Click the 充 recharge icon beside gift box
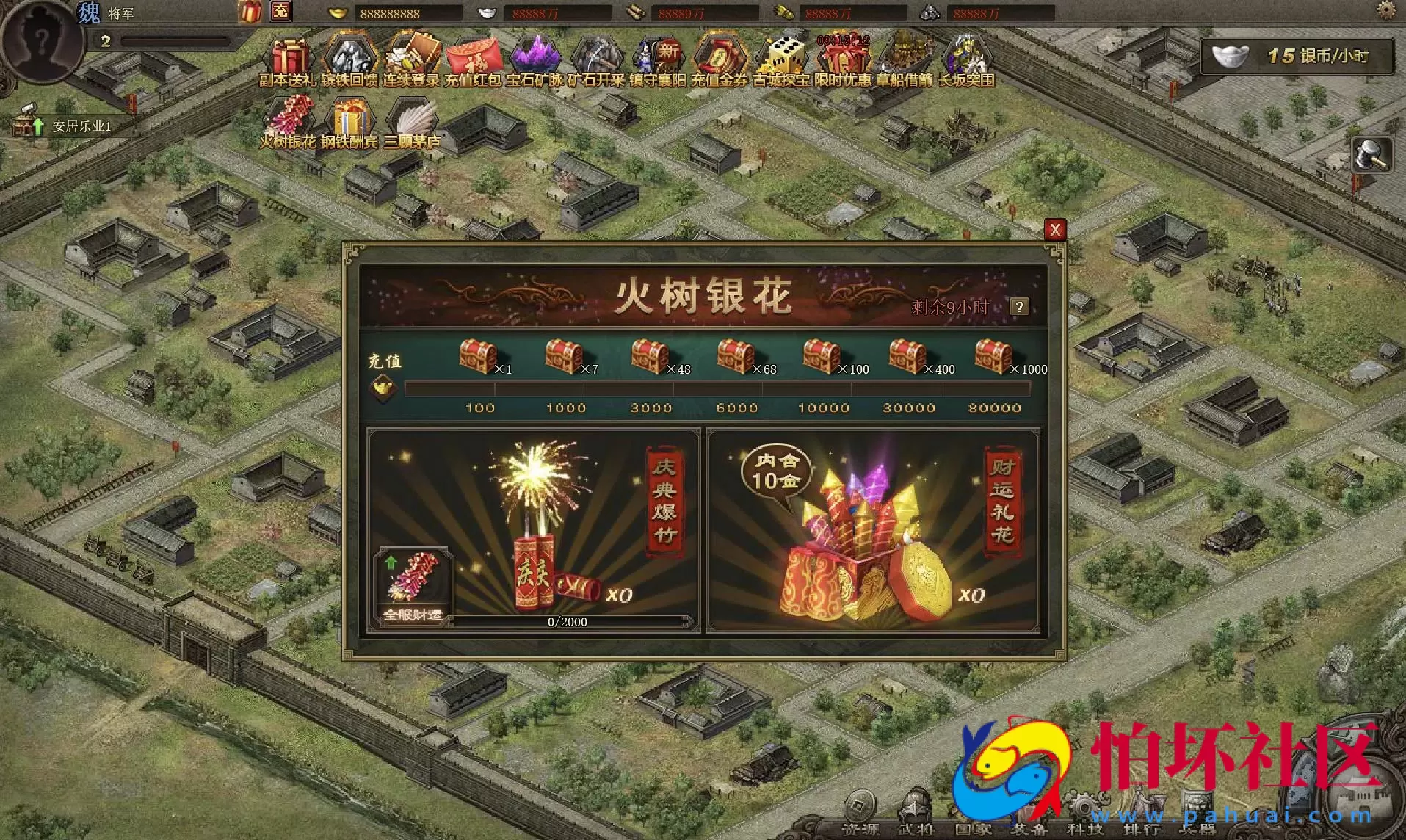The width and height of the screenshot is (1406, 840). (x=281, y=12)
